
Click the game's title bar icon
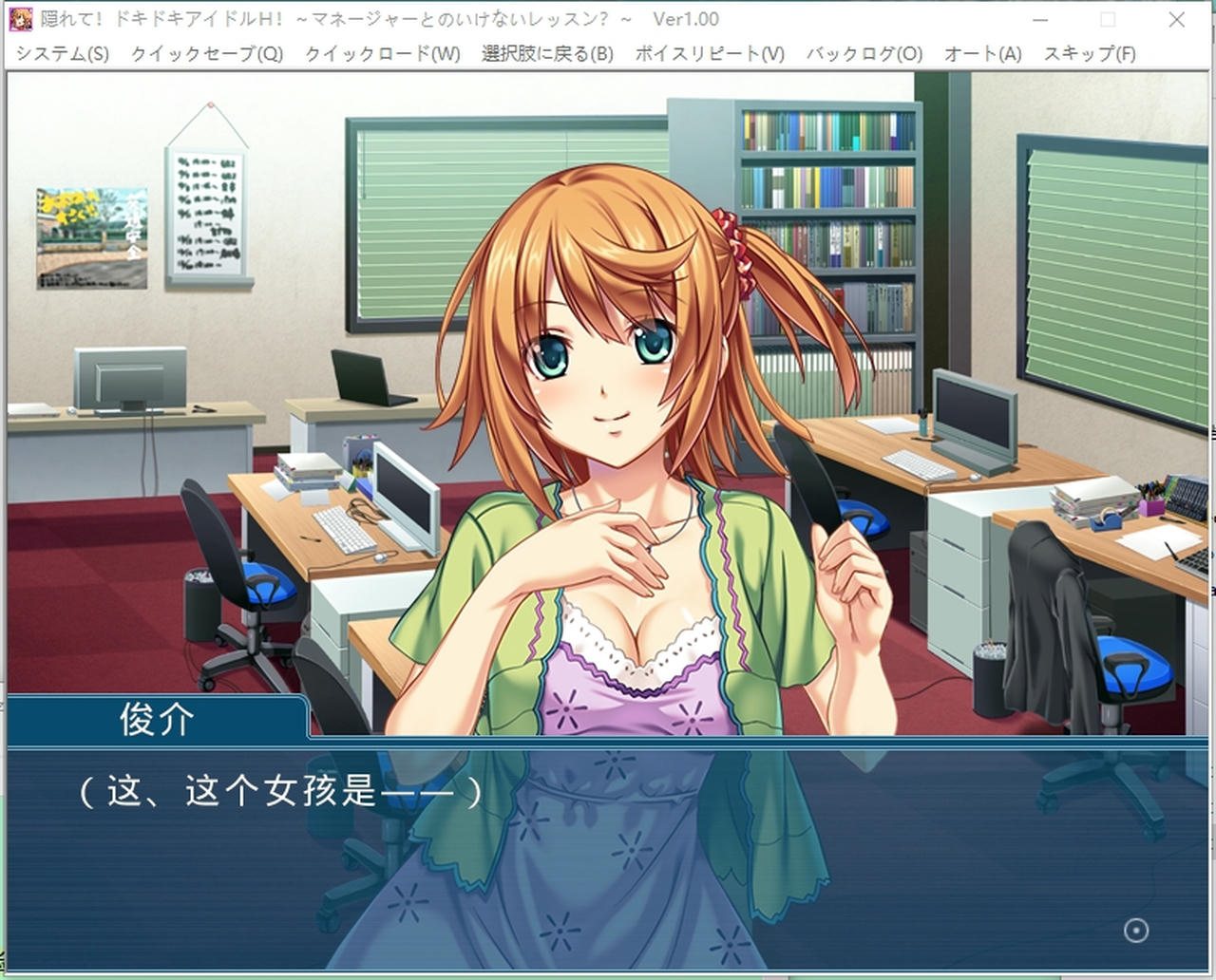[x=21, y=18]
